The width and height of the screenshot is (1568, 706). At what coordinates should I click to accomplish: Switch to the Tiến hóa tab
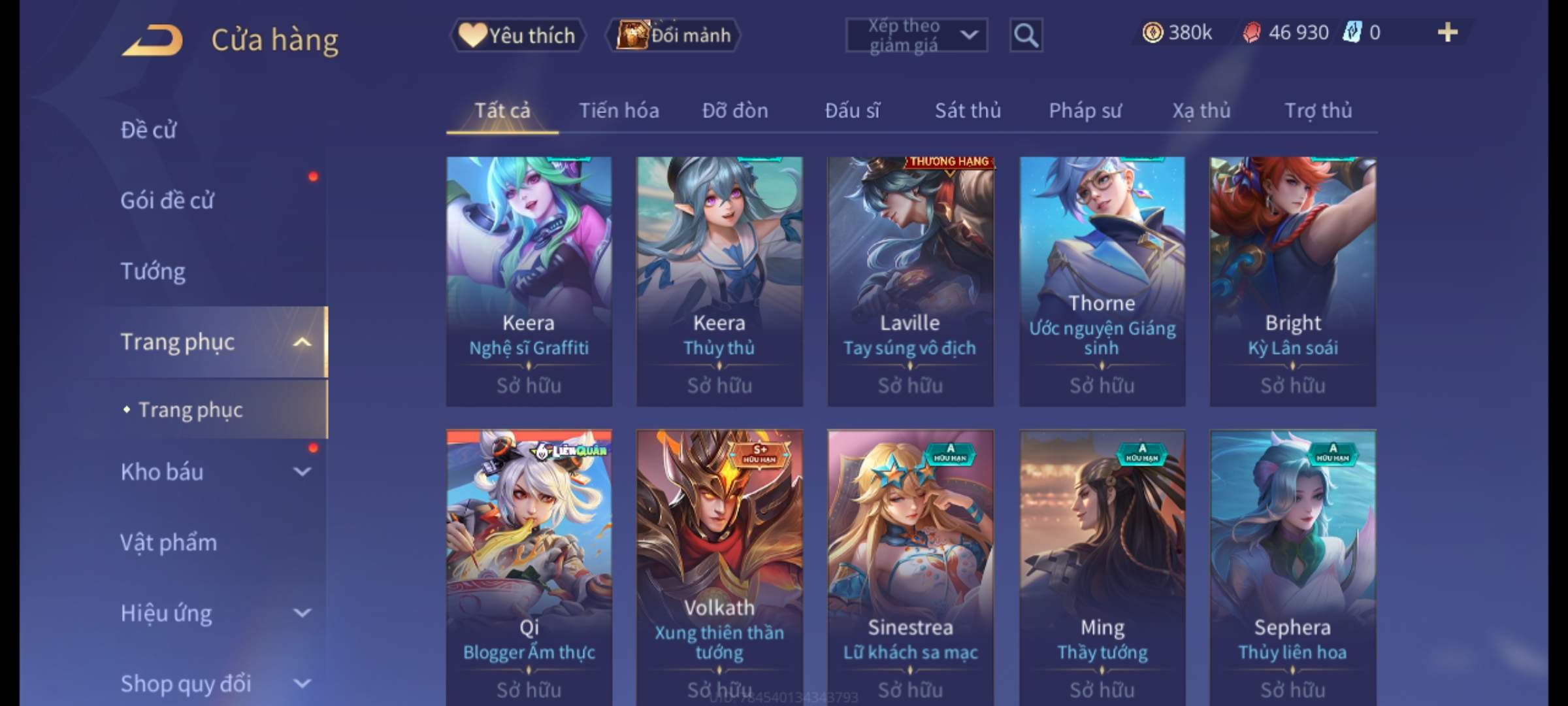coord(619,110)
